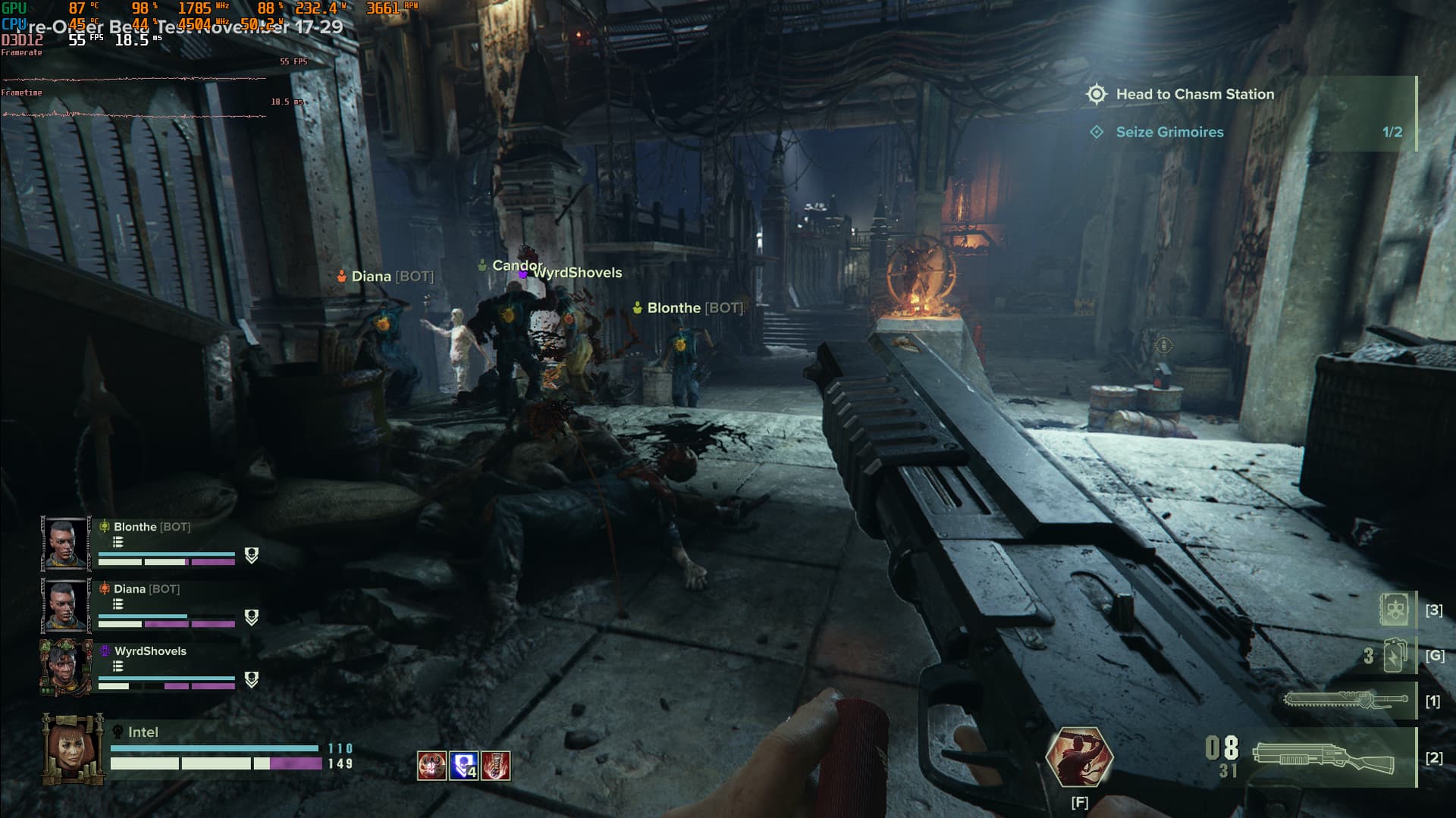Click the Seize Grimoires side objective

tap(1169, 132)
